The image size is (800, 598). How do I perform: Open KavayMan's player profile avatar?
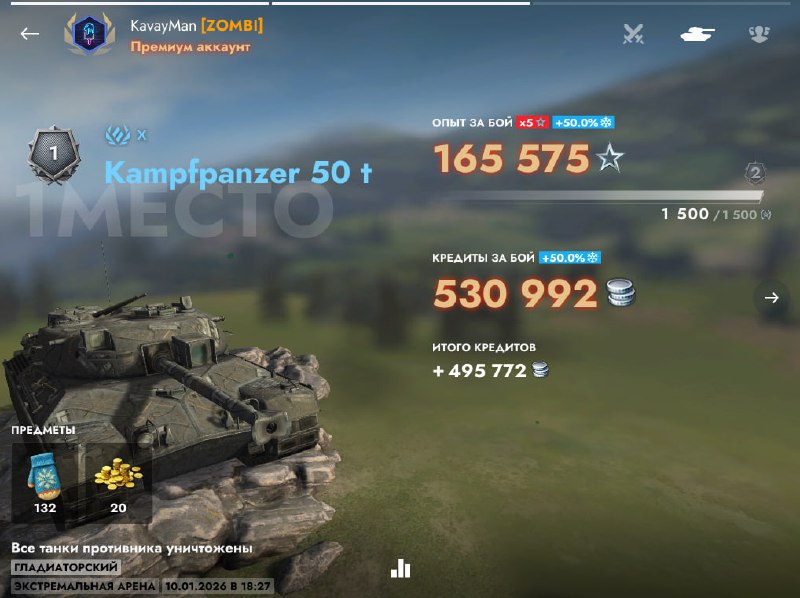tap(89, 35)
